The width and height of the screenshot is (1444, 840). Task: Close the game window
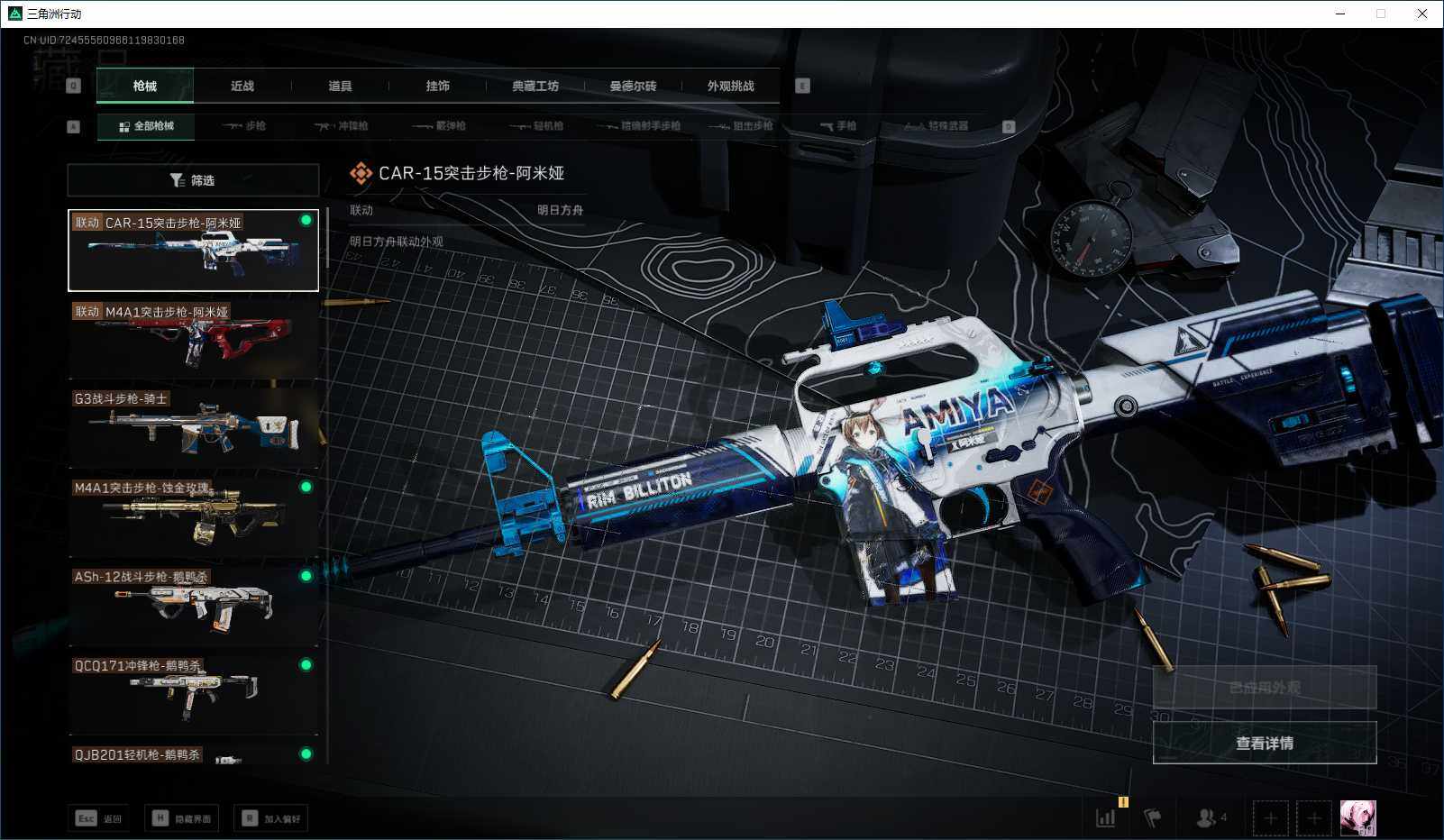[1422, 14]
